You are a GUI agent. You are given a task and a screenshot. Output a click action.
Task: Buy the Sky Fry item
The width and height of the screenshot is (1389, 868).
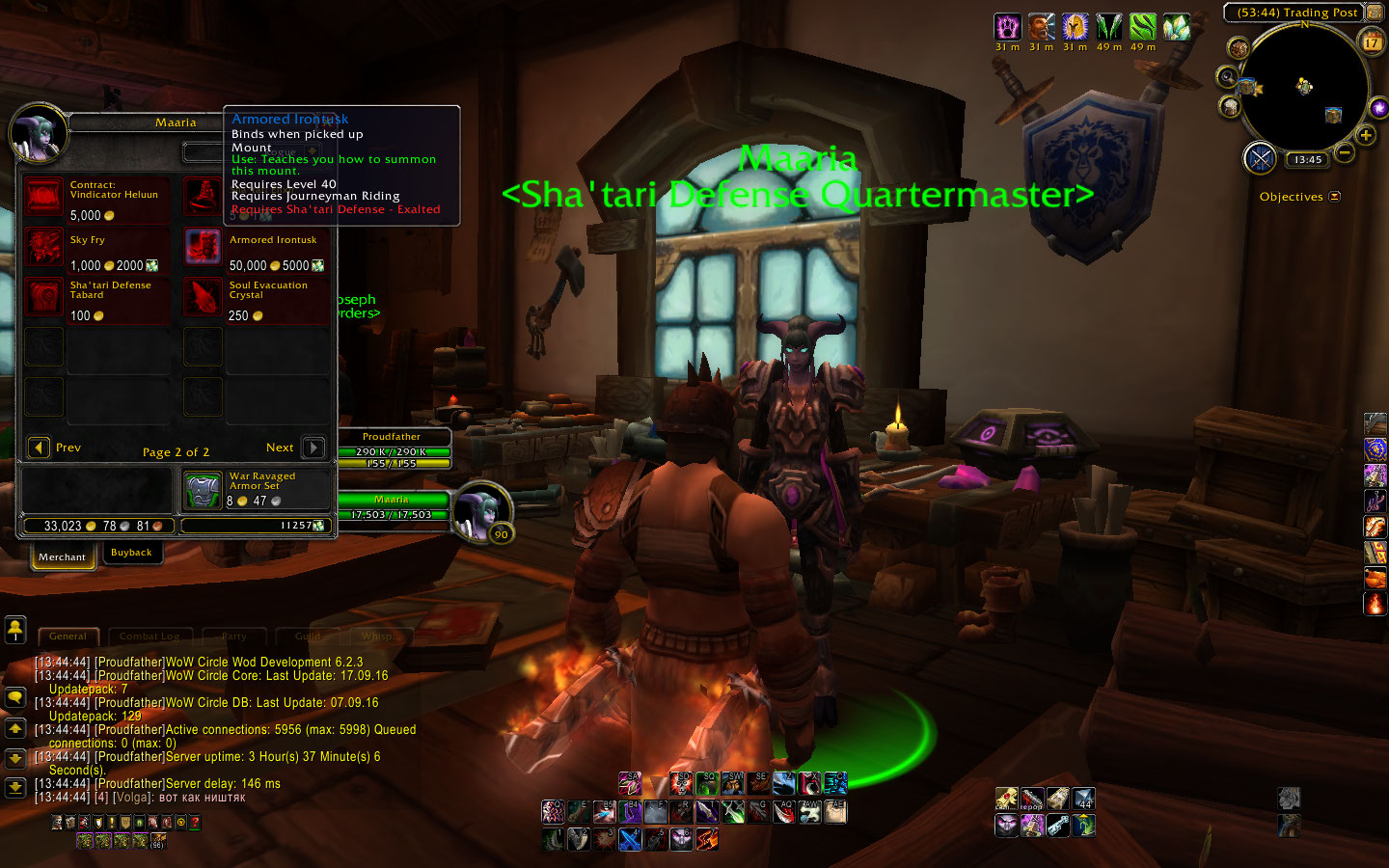click(x=44, y=247)
